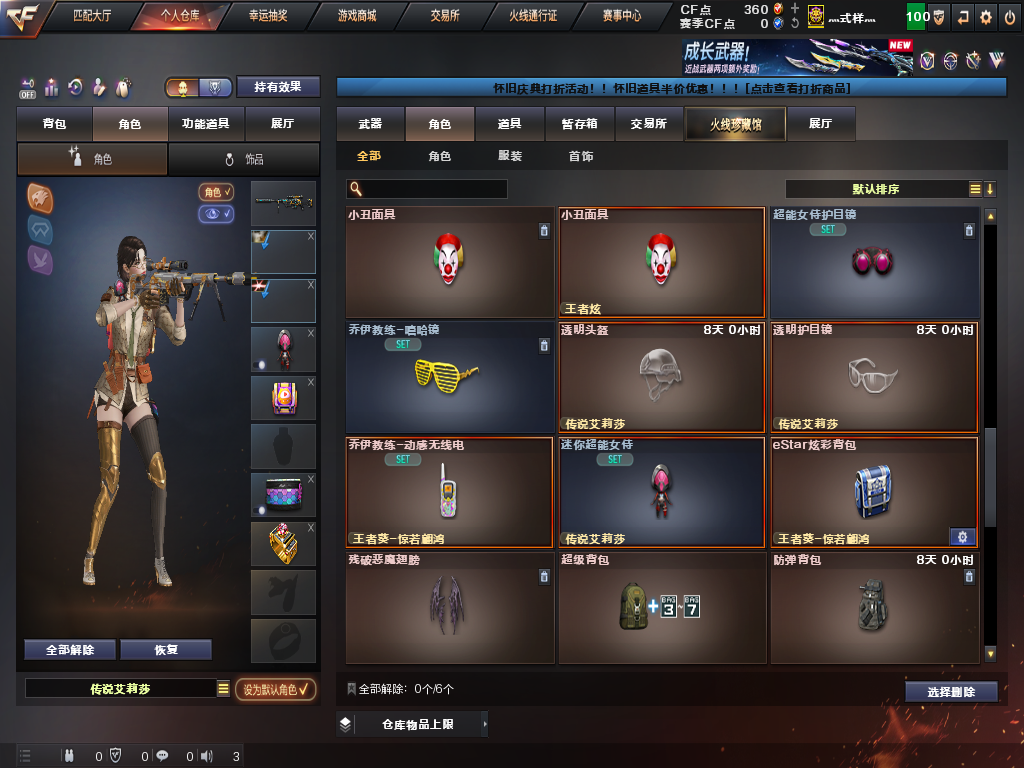Image resolution: width=1024 pixels, height=768 pixels.
Task: Click the 恢复 restore button
Action: 166,650
